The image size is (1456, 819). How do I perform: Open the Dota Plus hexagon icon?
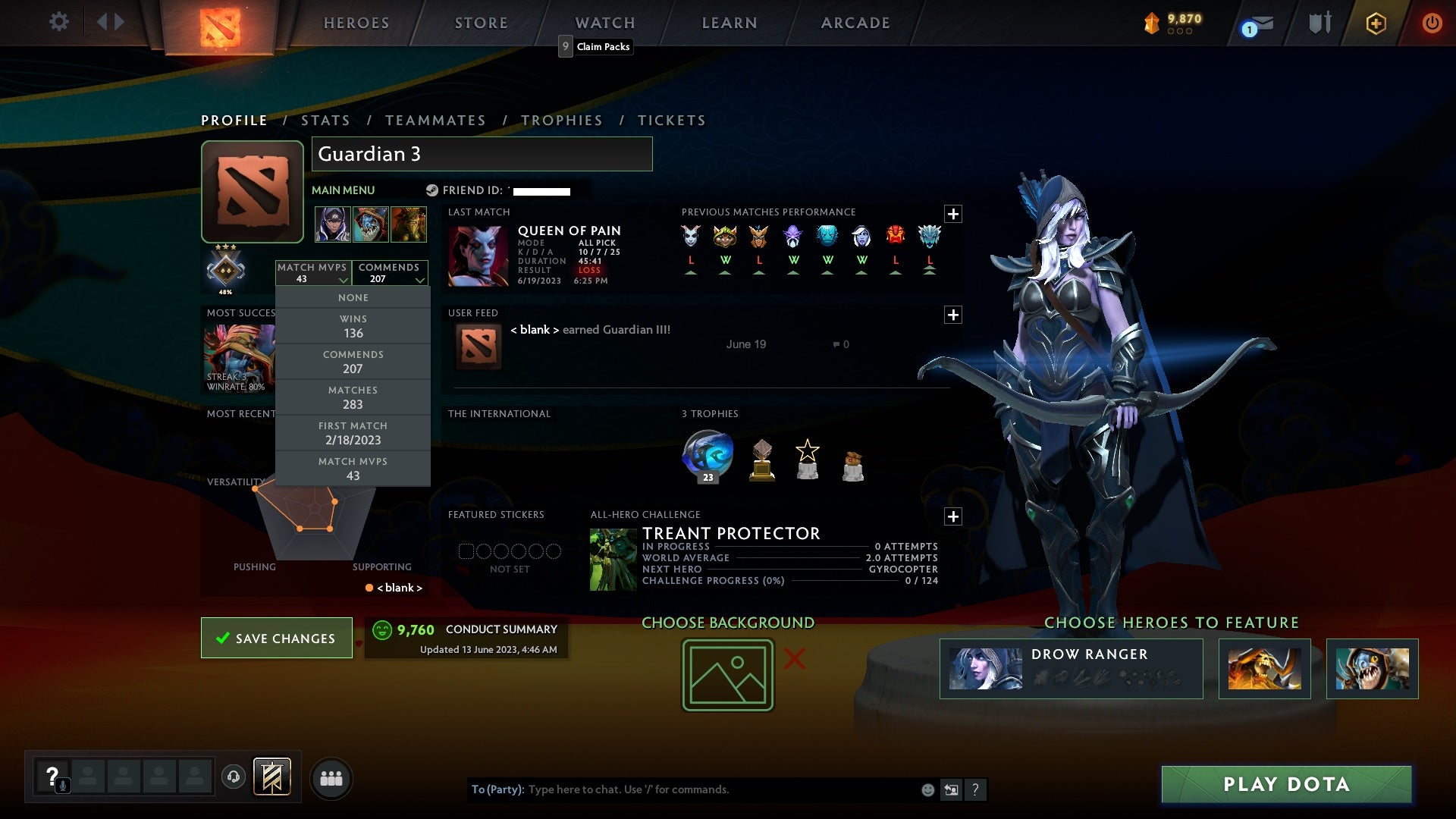(x=1375, y=23)
